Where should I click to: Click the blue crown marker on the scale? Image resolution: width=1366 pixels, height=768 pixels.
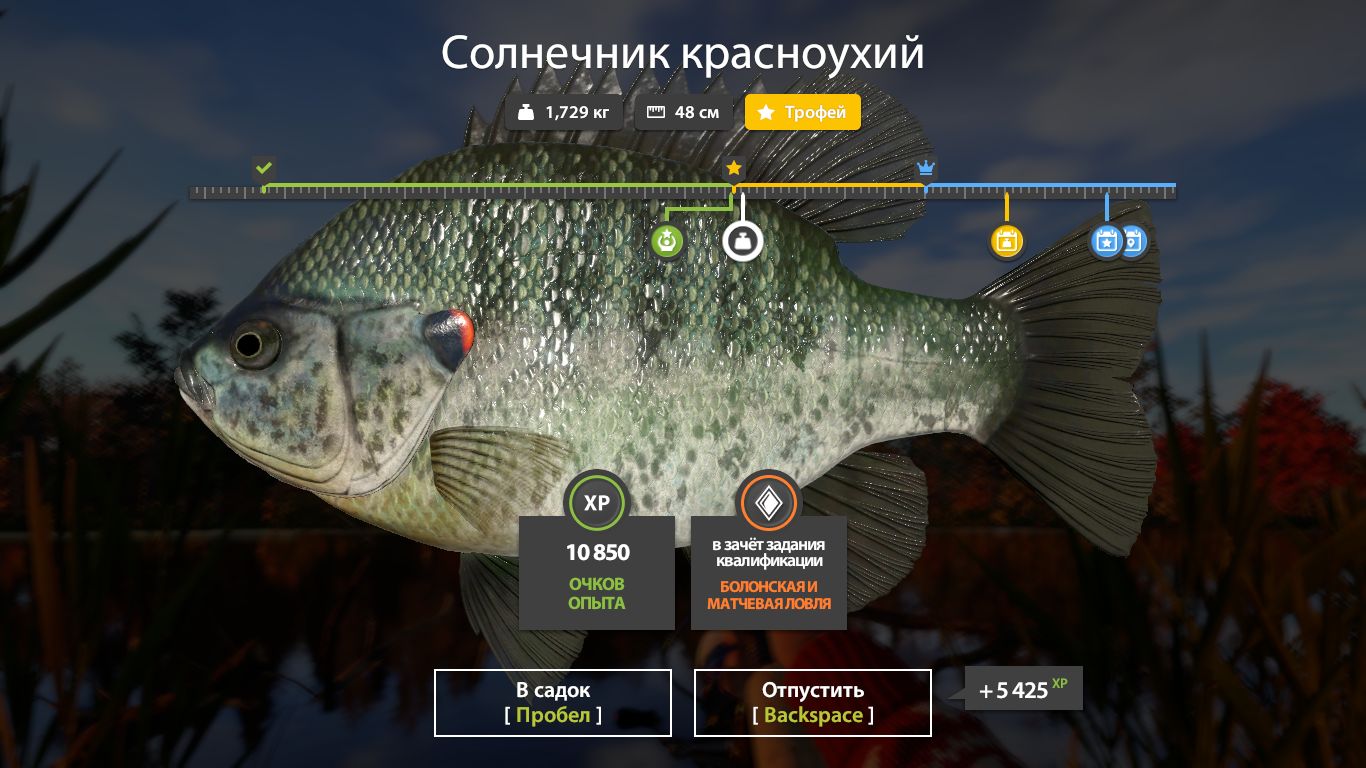925,168
